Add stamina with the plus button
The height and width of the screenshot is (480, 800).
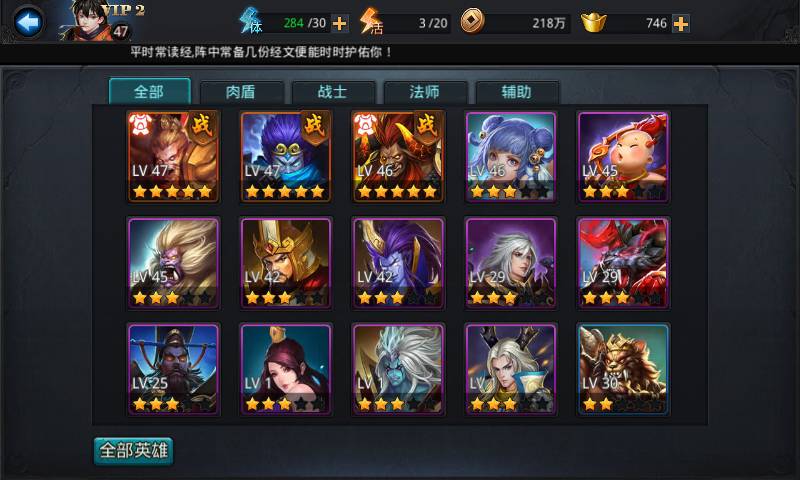coord(340,23)
